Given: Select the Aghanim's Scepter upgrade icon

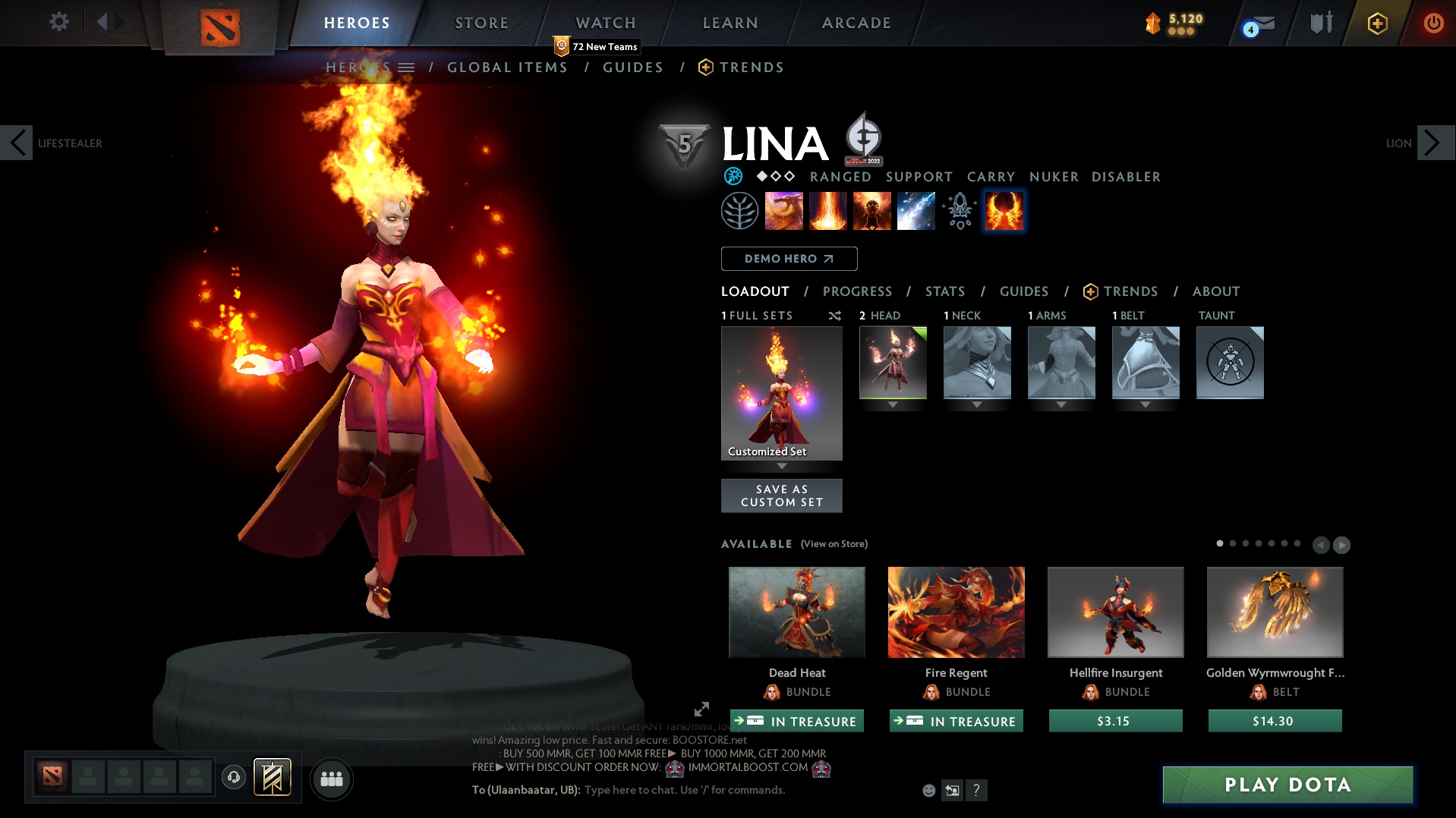Looking at the screenshot, I should pyautogui.click(x=960, y=211).
